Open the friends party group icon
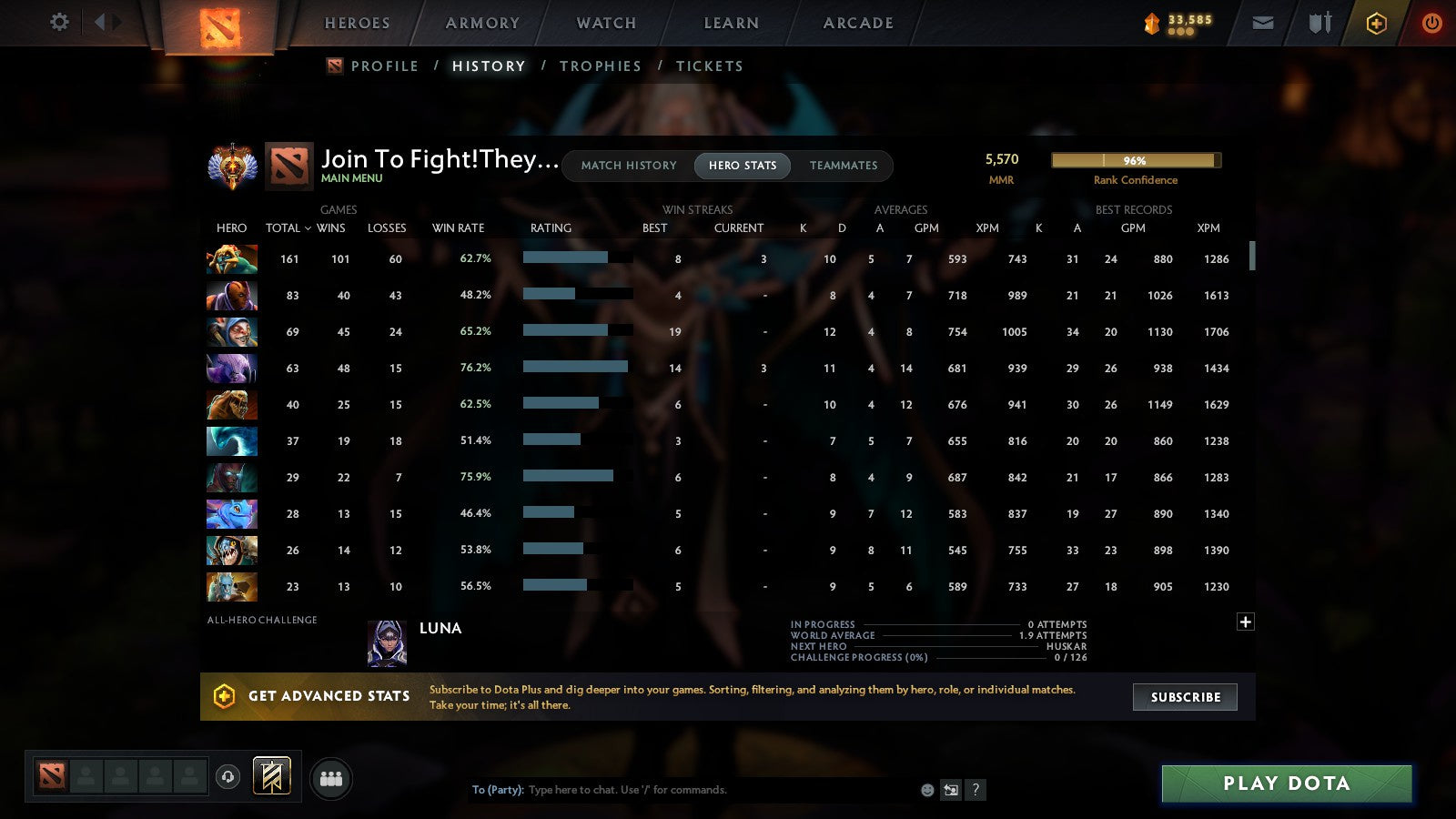 coord(331,777)
